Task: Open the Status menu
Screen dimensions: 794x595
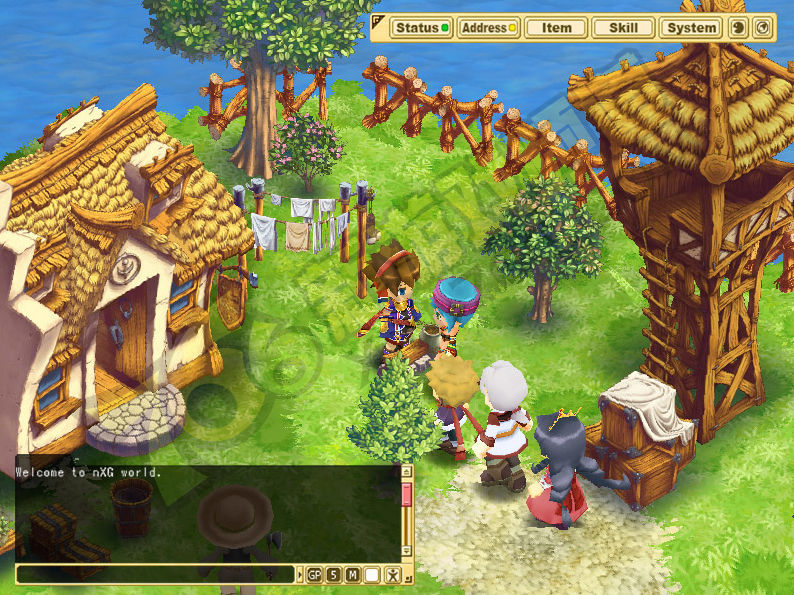Action: 421,28
